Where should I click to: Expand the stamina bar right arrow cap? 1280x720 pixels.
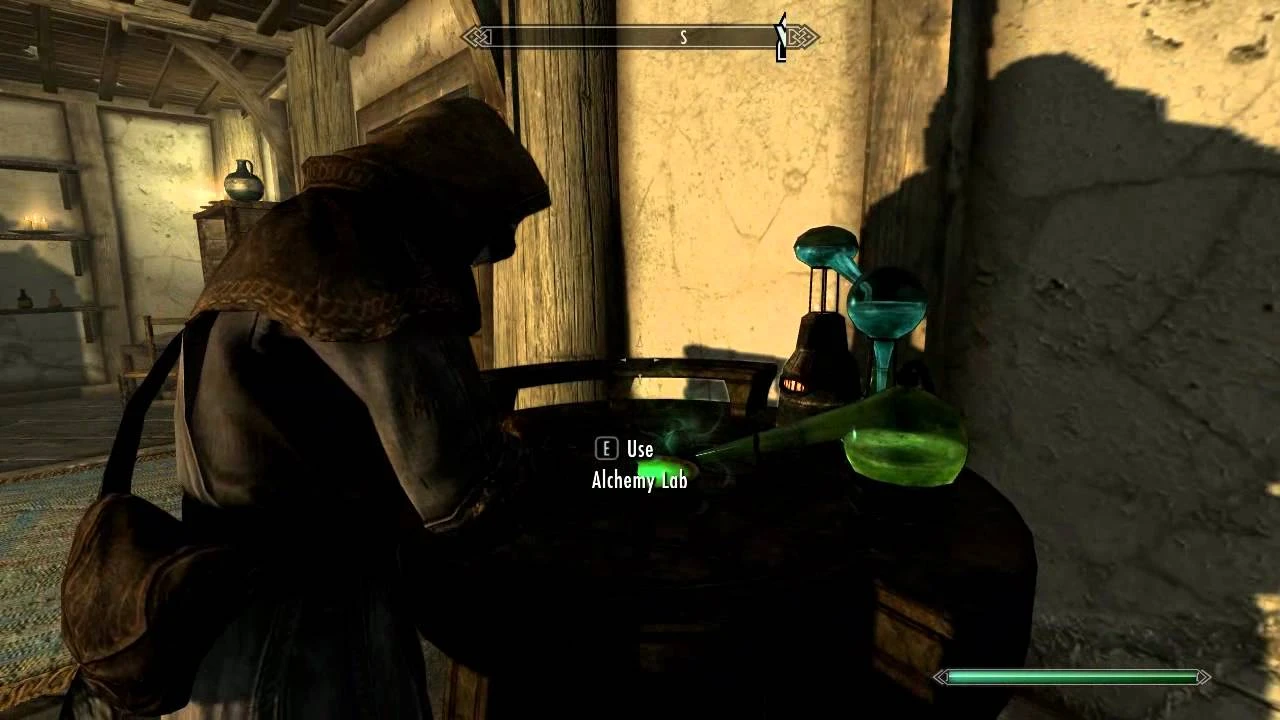click(1203, 677)
